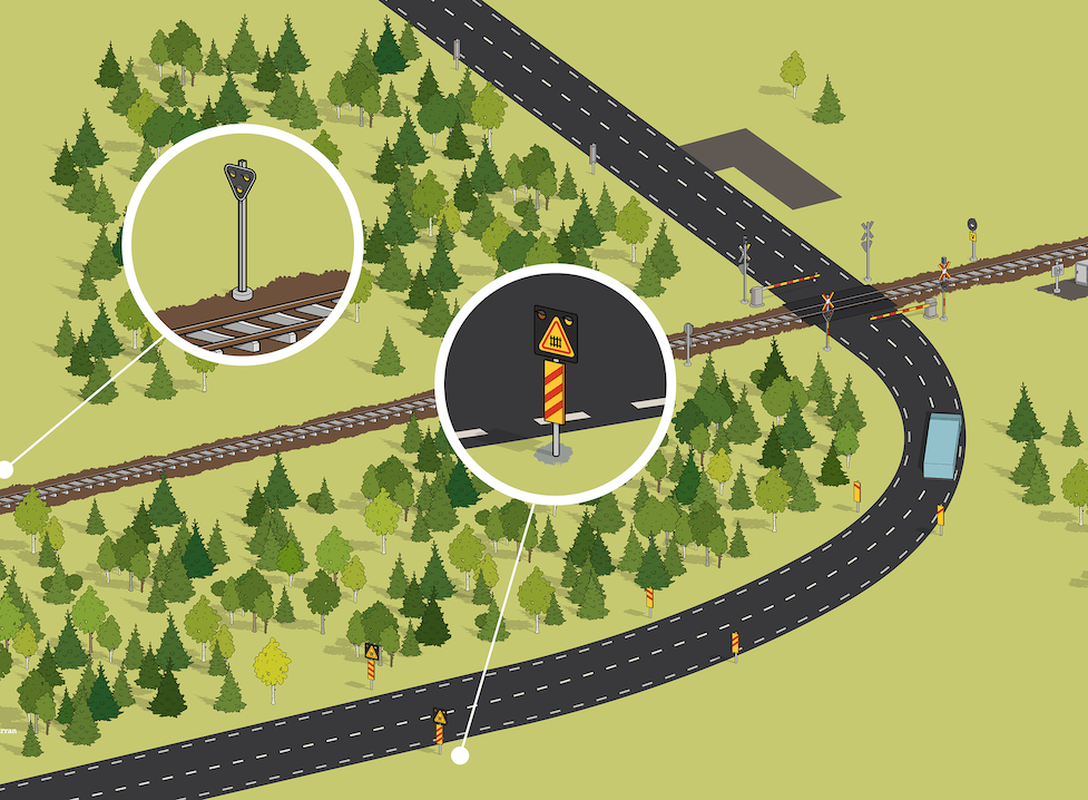Open the railway signal magnifier callout
The height and width of the screenshot is (800, 1088).
click(x=242, y=245)
